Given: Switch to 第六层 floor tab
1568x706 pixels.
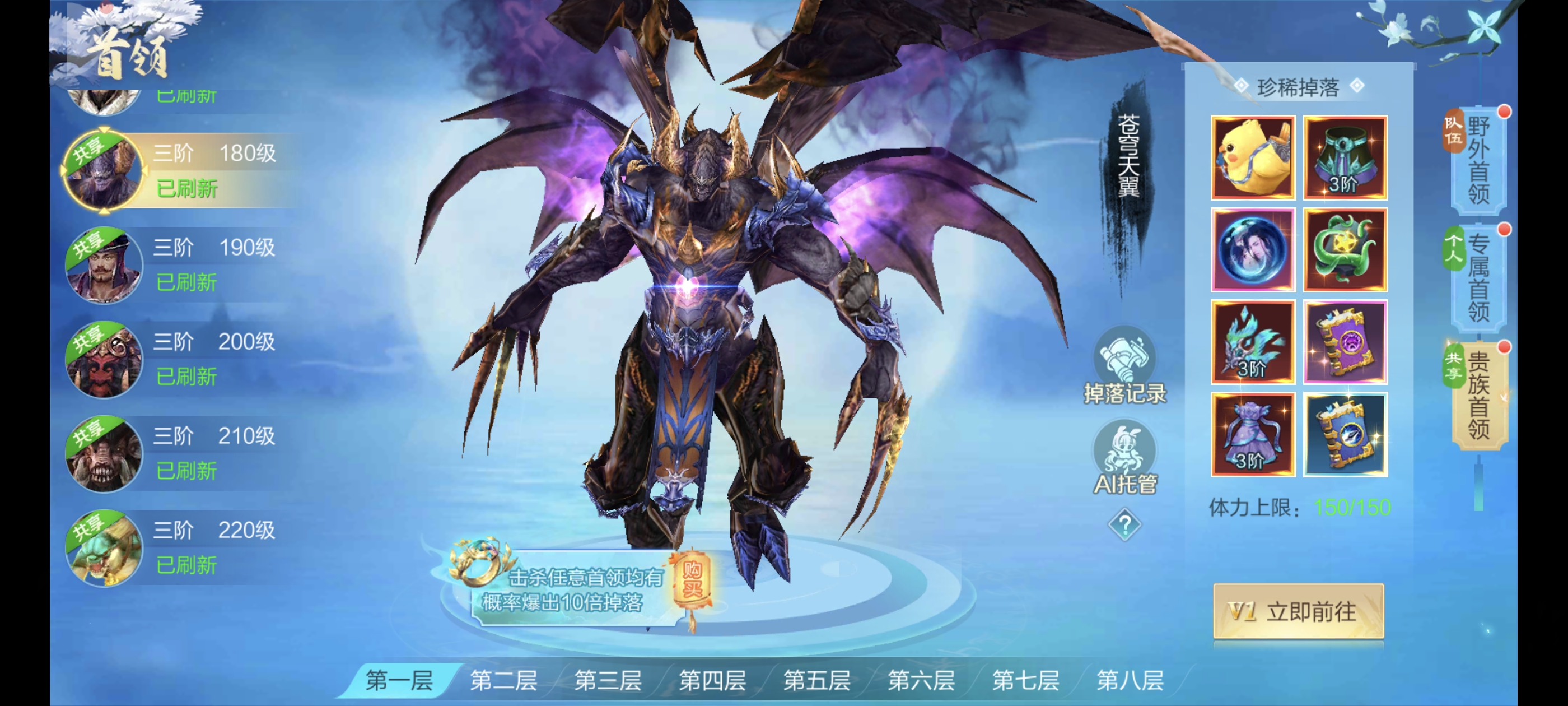Looking at the screenshot, I should pyautogui.click(x=921, y=680).
